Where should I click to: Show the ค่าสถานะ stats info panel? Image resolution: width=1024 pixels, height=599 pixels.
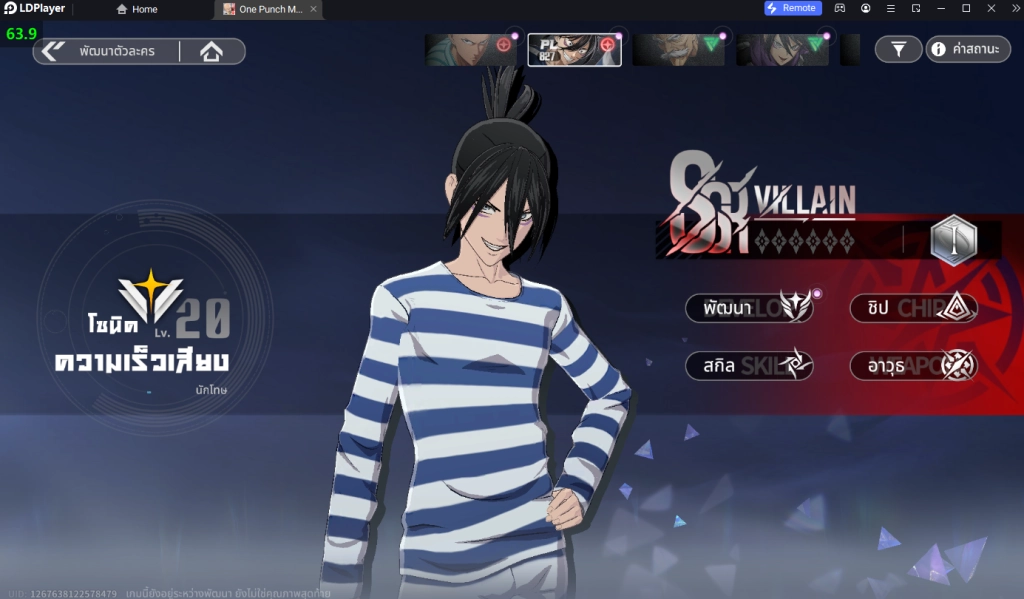coord(968,49)
